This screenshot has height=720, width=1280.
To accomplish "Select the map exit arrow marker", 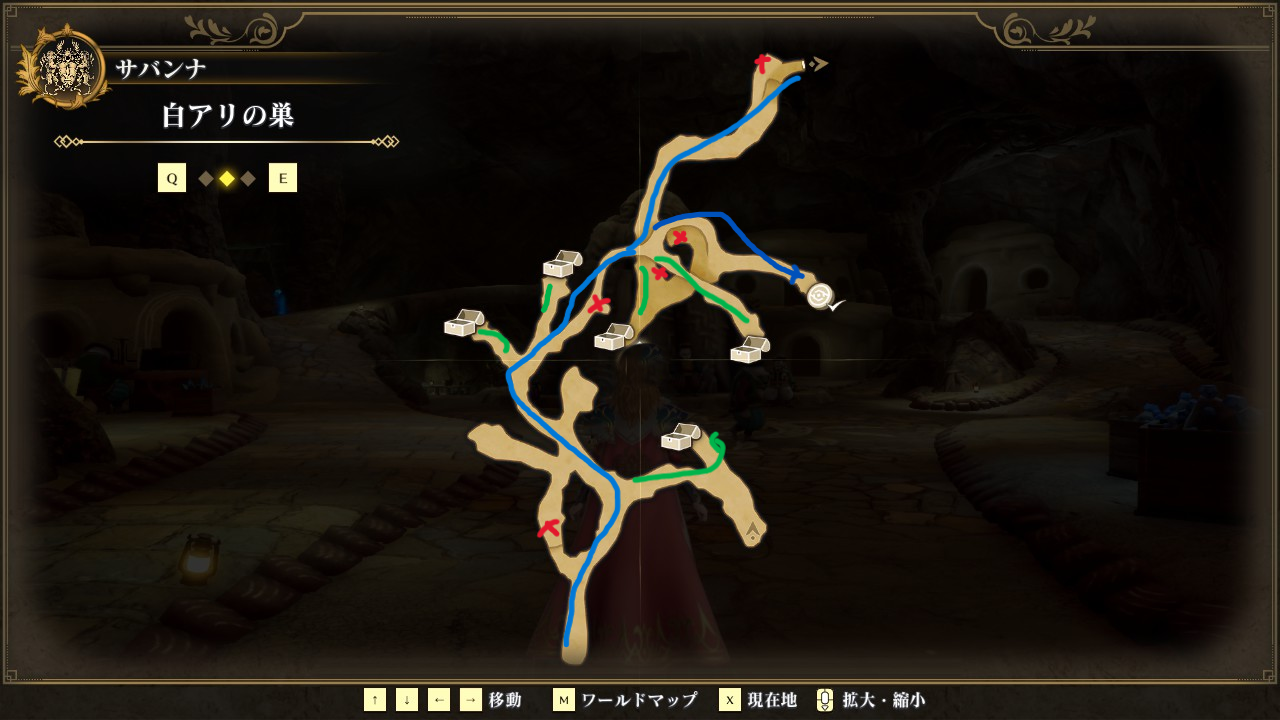I will point(818,64).
